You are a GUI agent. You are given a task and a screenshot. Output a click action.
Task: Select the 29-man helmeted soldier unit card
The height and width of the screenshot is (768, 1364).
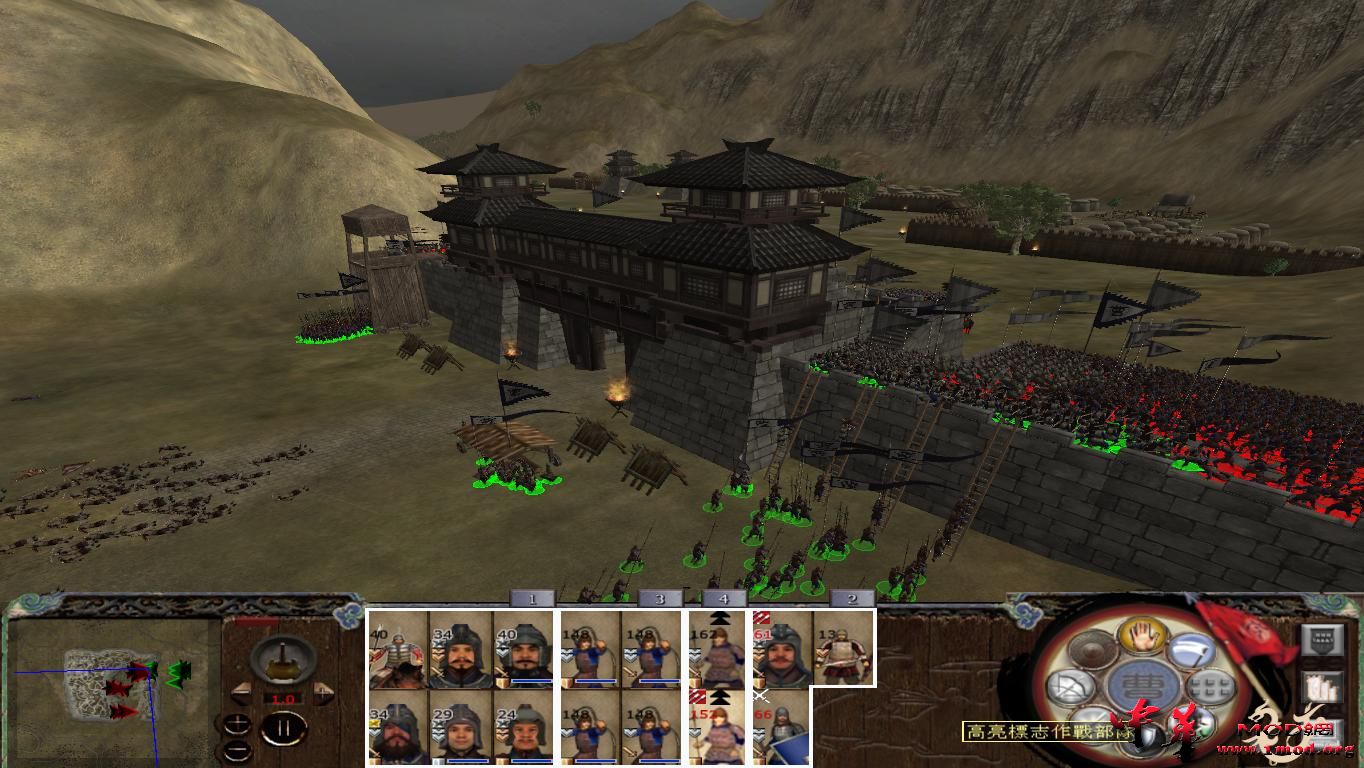pos(461,730)
